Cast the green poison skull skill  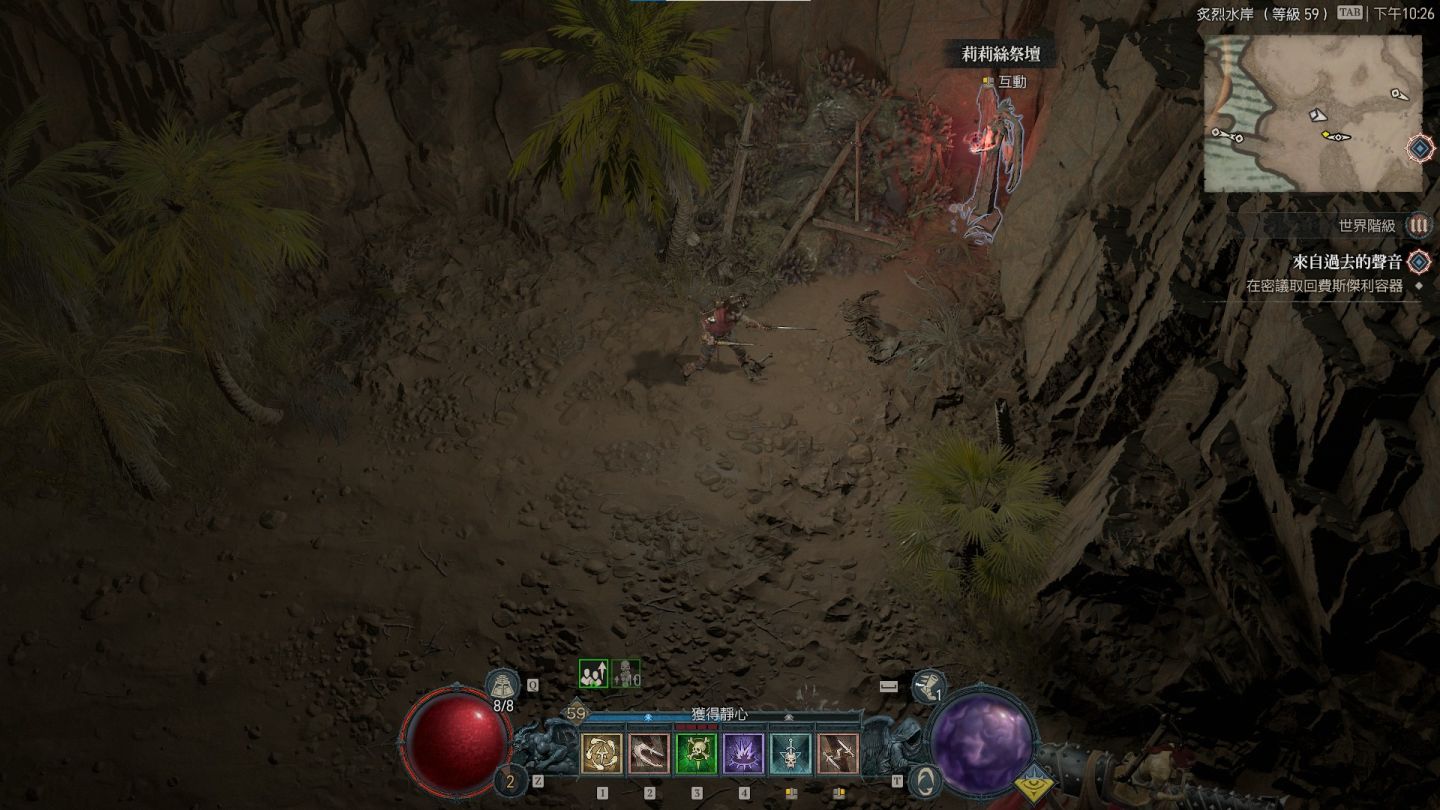[x=696, y=754]
